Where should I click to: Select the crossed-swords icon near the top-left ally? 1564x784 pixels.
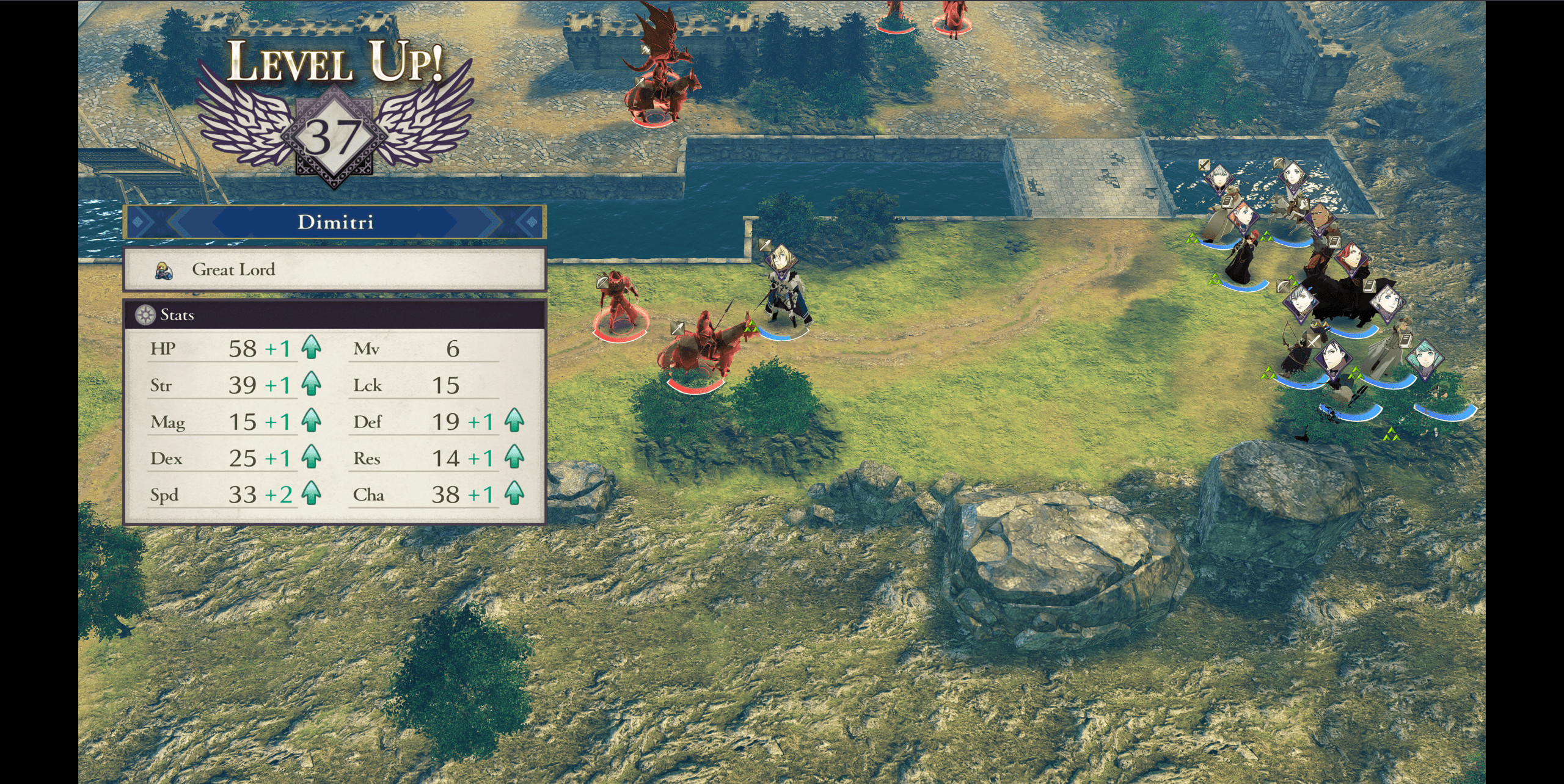click(1203, 164)
